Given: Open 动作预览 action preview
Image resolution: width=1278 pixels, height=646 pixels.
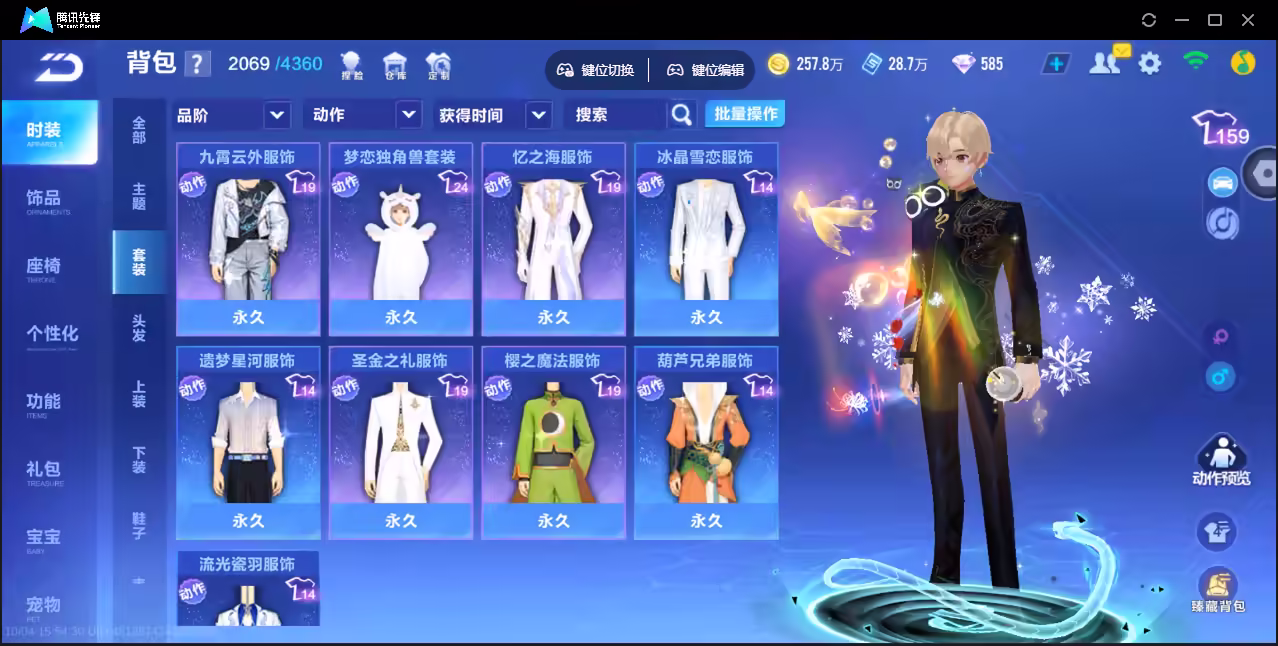Looking at the screenshot, I should (x=1220, y=462).
